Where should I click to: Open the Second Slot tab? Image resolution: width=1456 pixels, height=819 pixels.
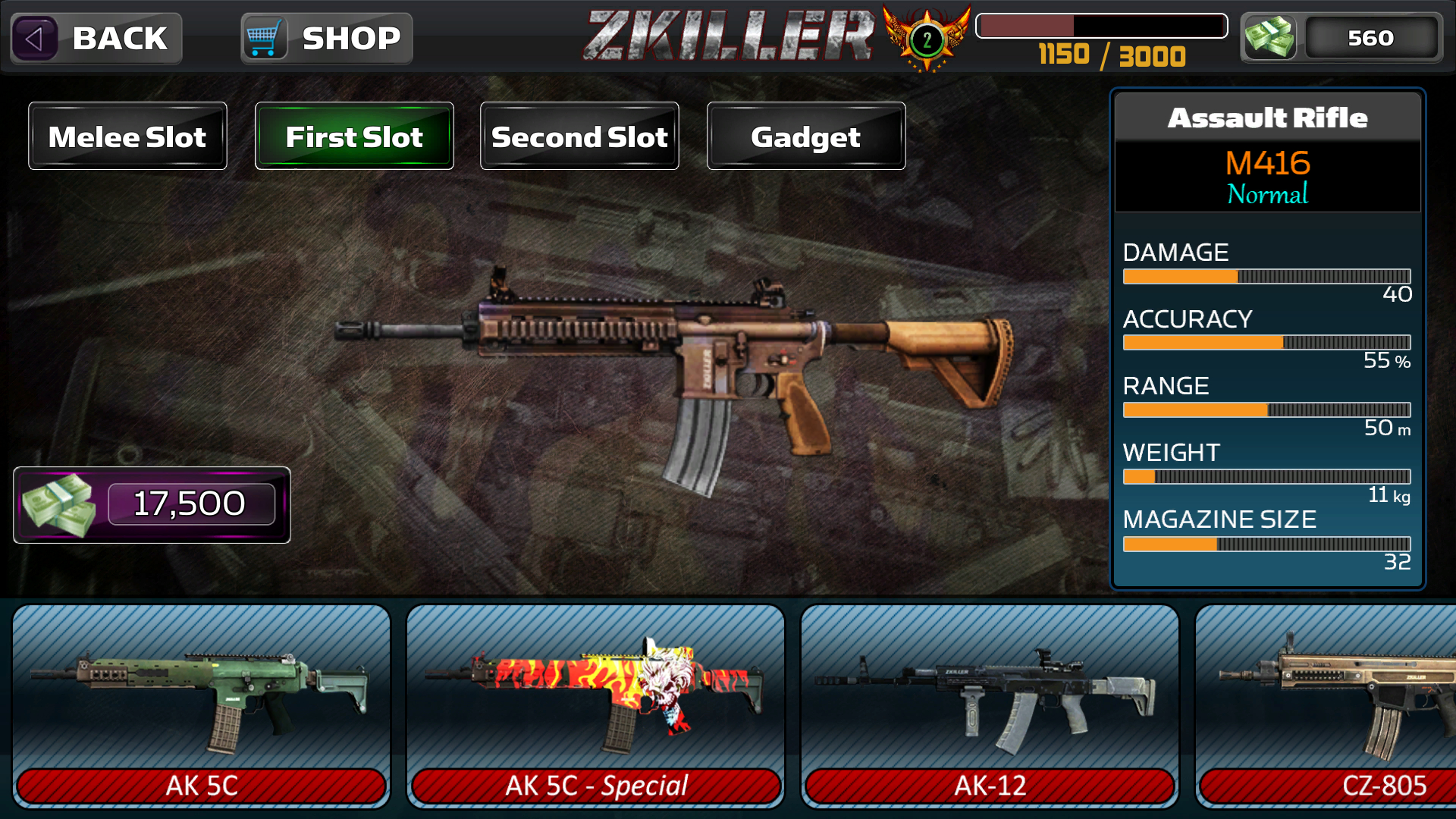579,136
